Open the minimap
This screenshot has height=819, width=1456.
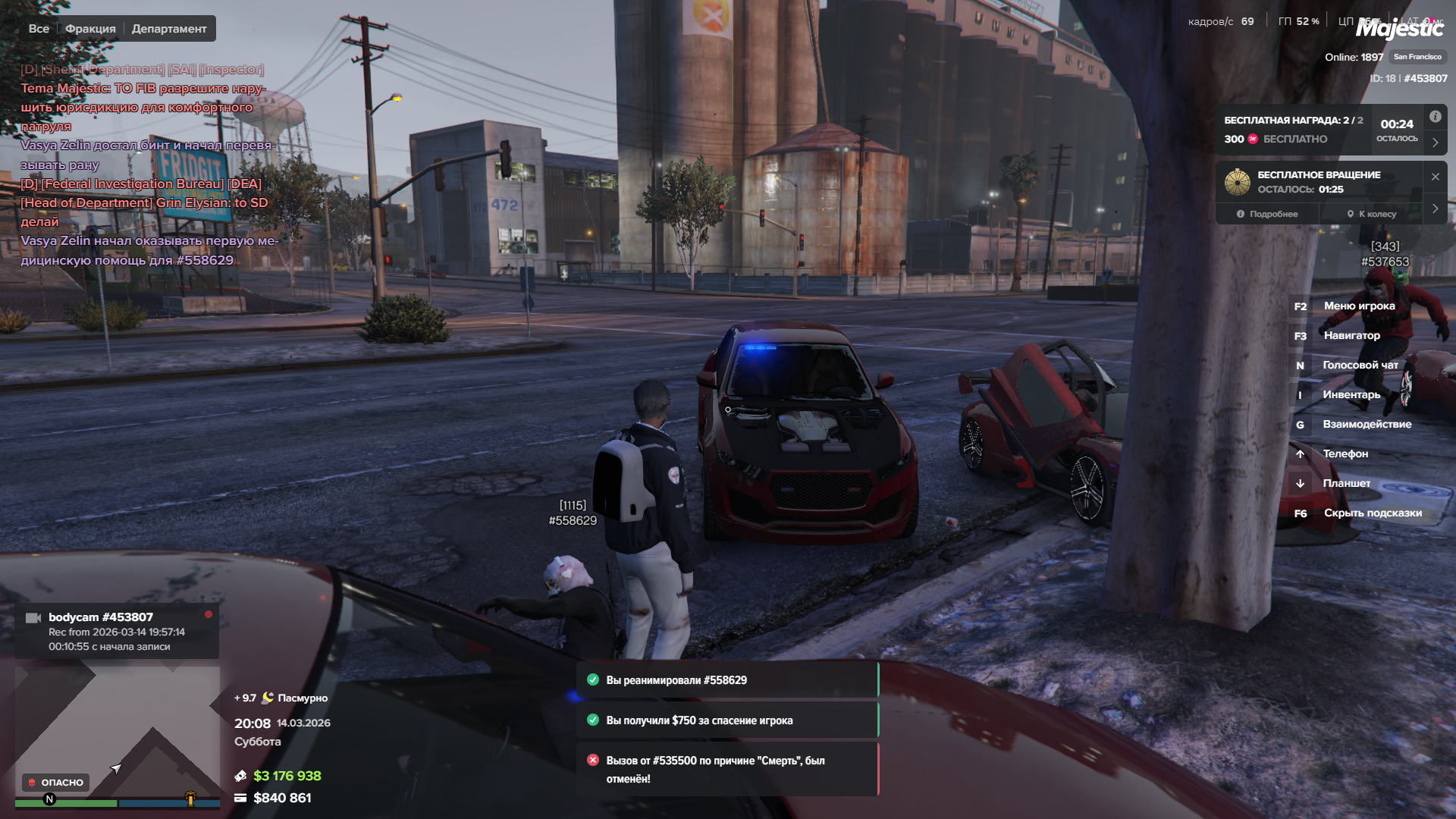click(118, 730)
